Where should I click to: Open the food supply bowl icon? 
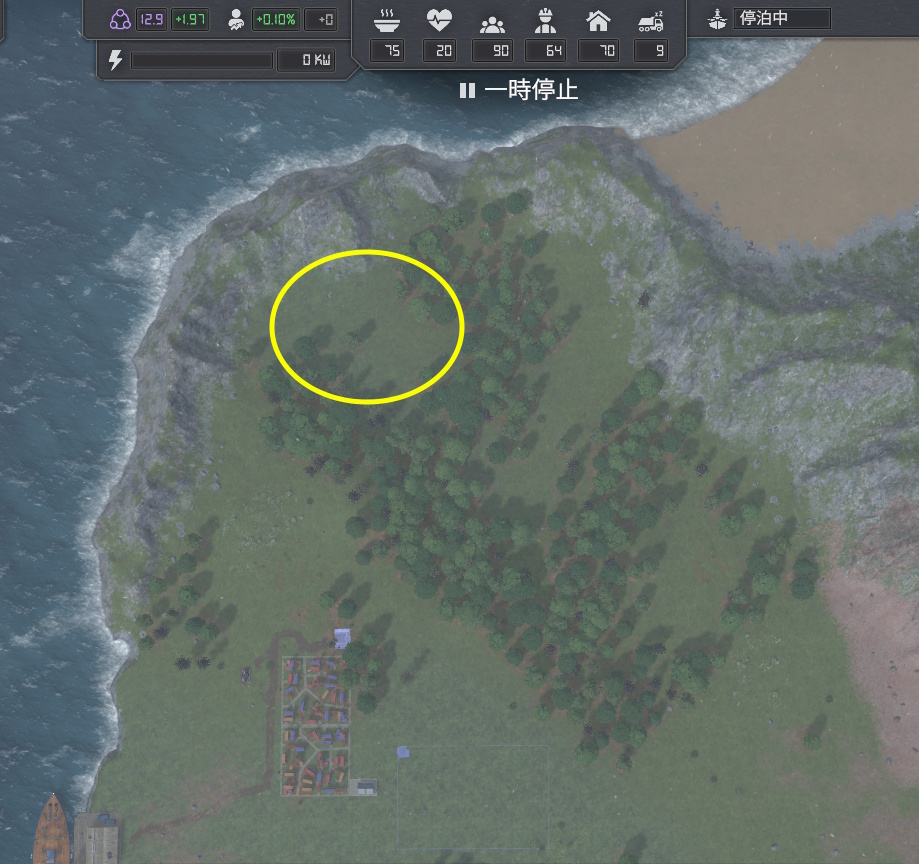[x=387, y=19]
